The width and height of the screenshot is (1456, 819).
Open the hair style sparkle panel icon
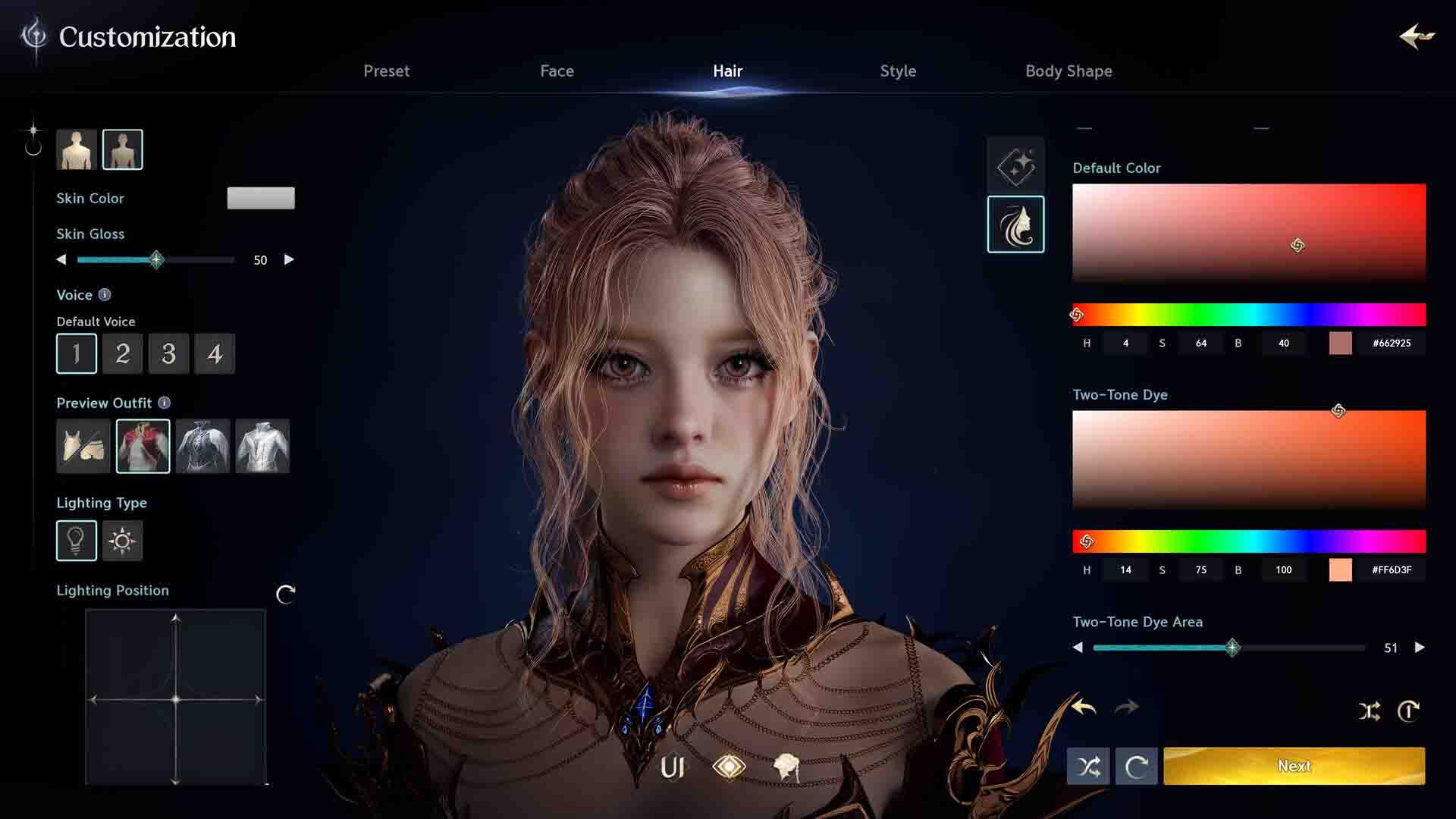(1015, 165)
